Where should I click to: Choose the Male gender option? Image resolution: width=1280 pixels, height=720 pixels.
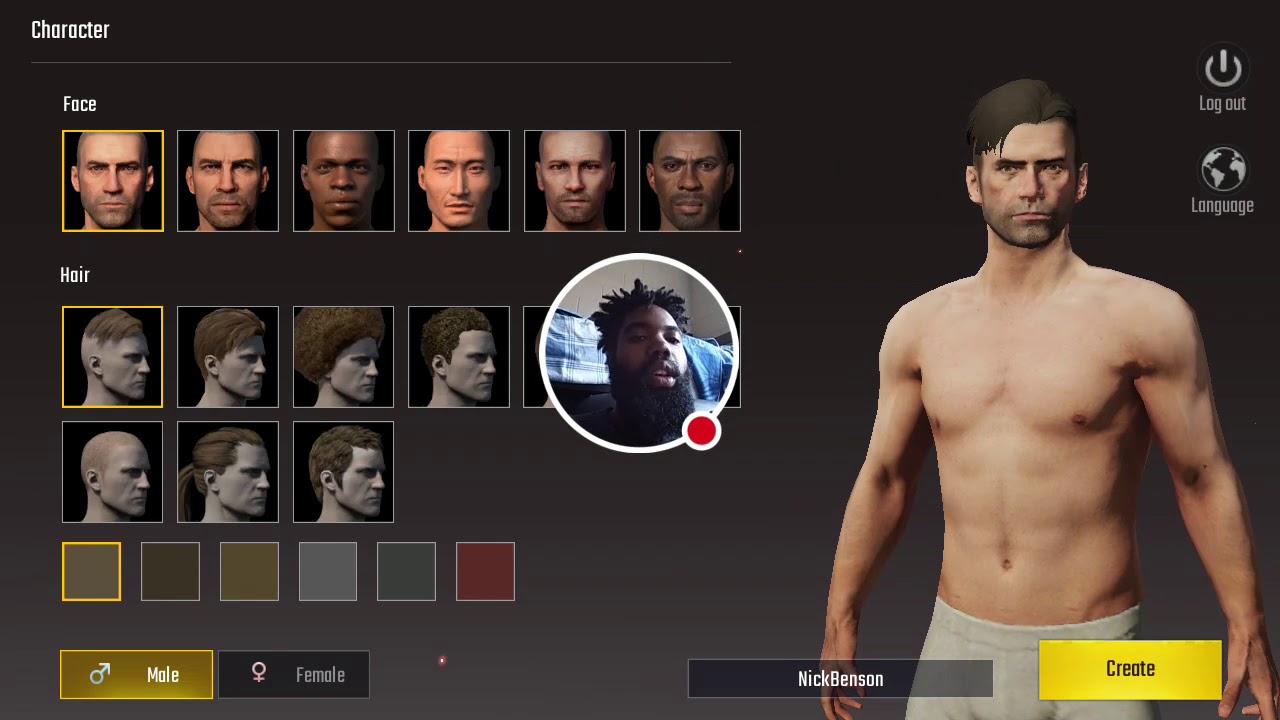136,675
